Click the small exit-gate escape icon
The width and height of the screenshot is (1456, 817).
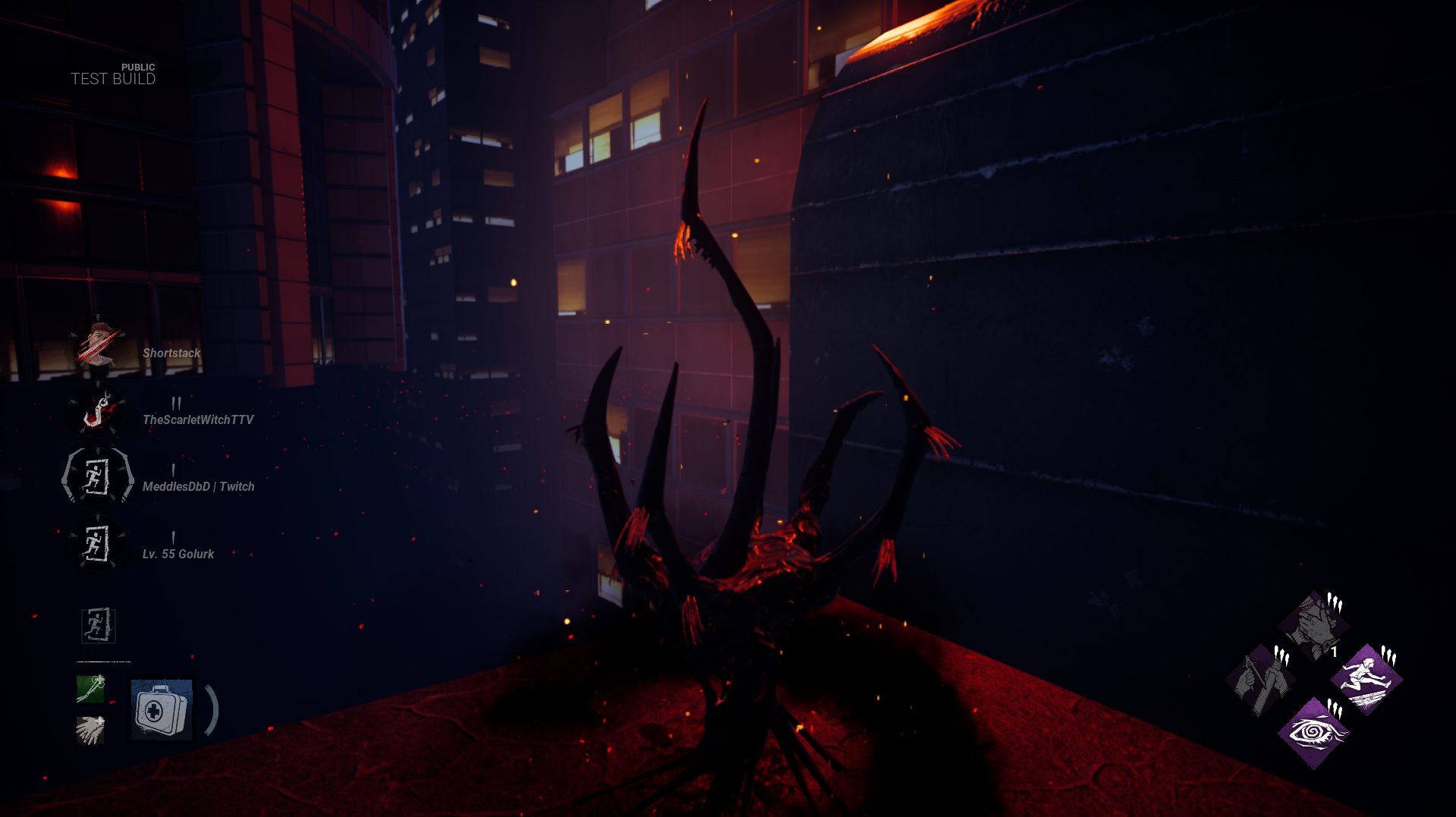99,626
